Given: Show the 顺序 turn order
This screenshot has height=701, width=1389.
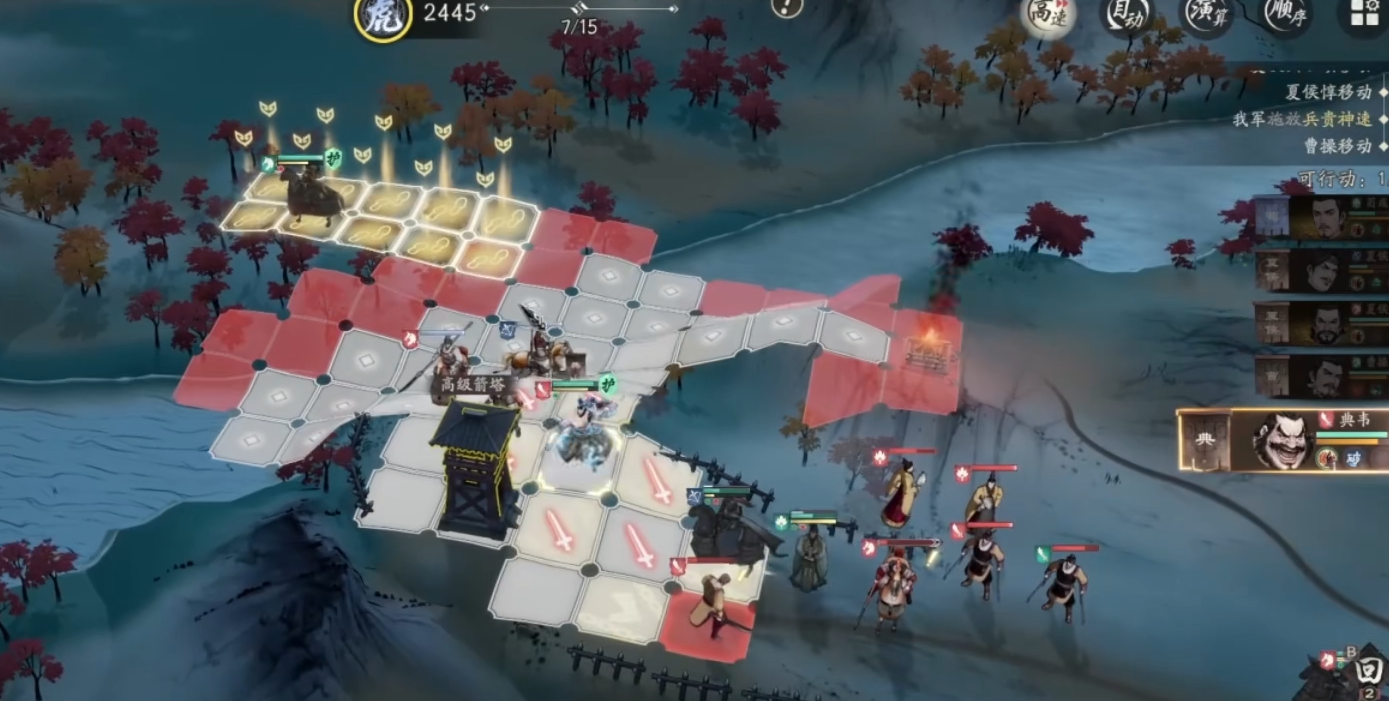Looking at the screenshot, I should coord(1285,14).
